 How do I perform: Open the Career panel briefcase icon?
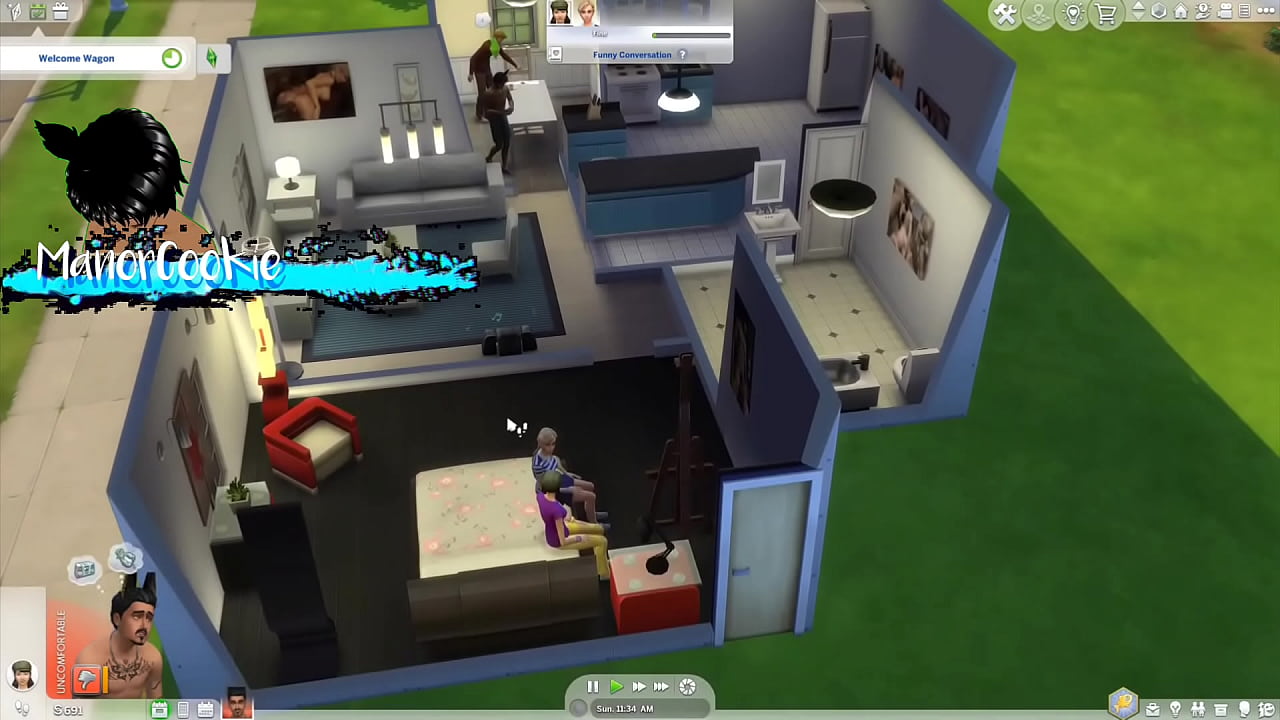pyautogui.click(x=1153, y=708)
